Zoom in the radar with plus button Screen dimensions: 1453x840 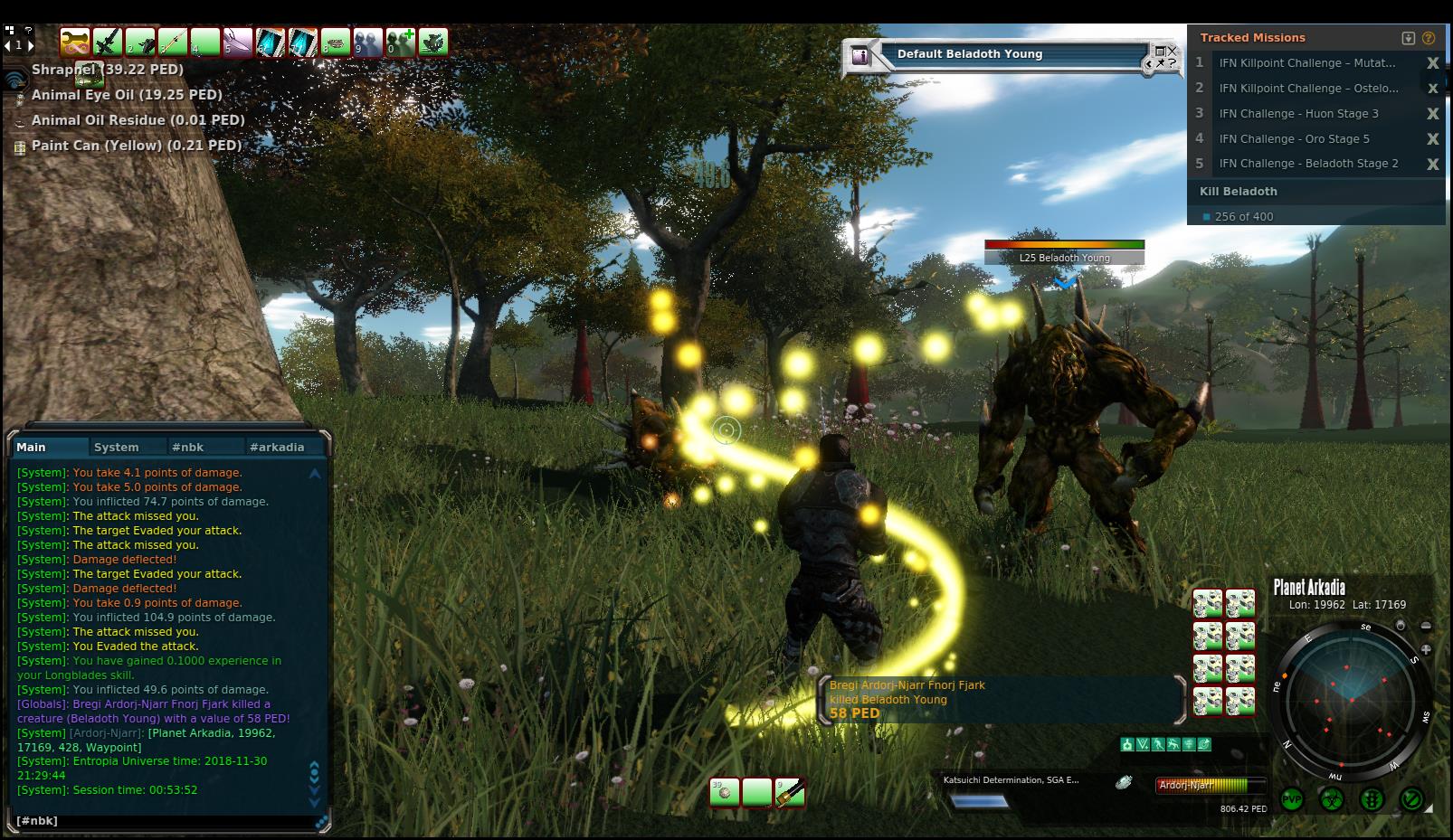pyautogui.click(x=1426, y=649)
